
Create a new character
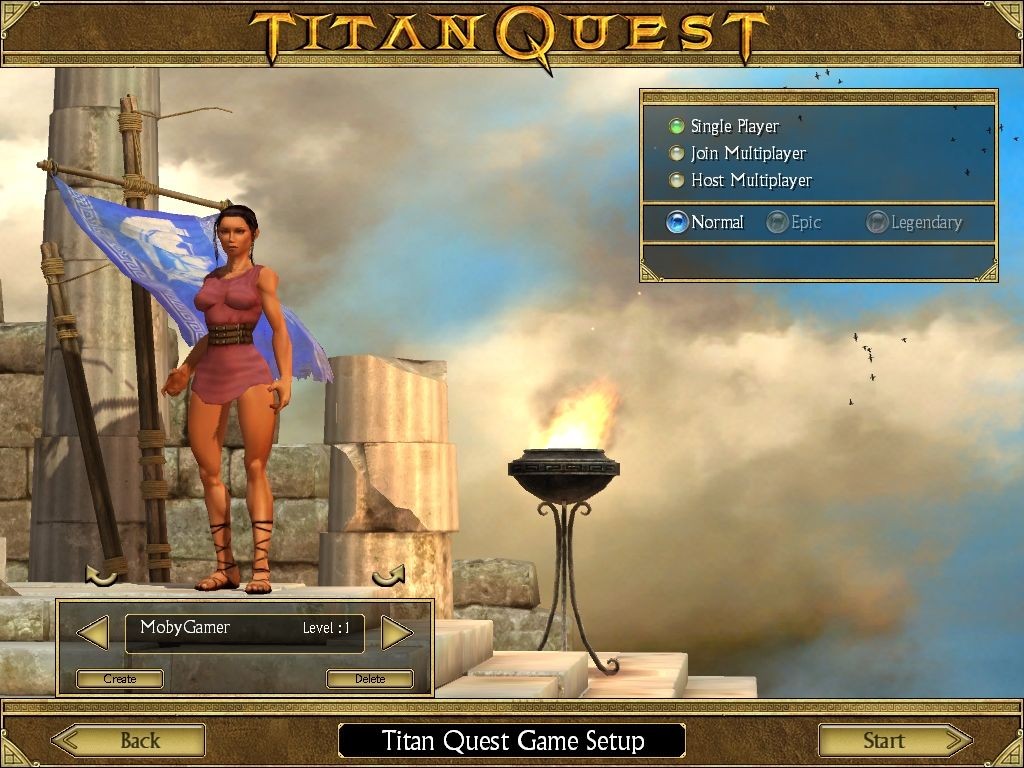(x=120, y=679)
